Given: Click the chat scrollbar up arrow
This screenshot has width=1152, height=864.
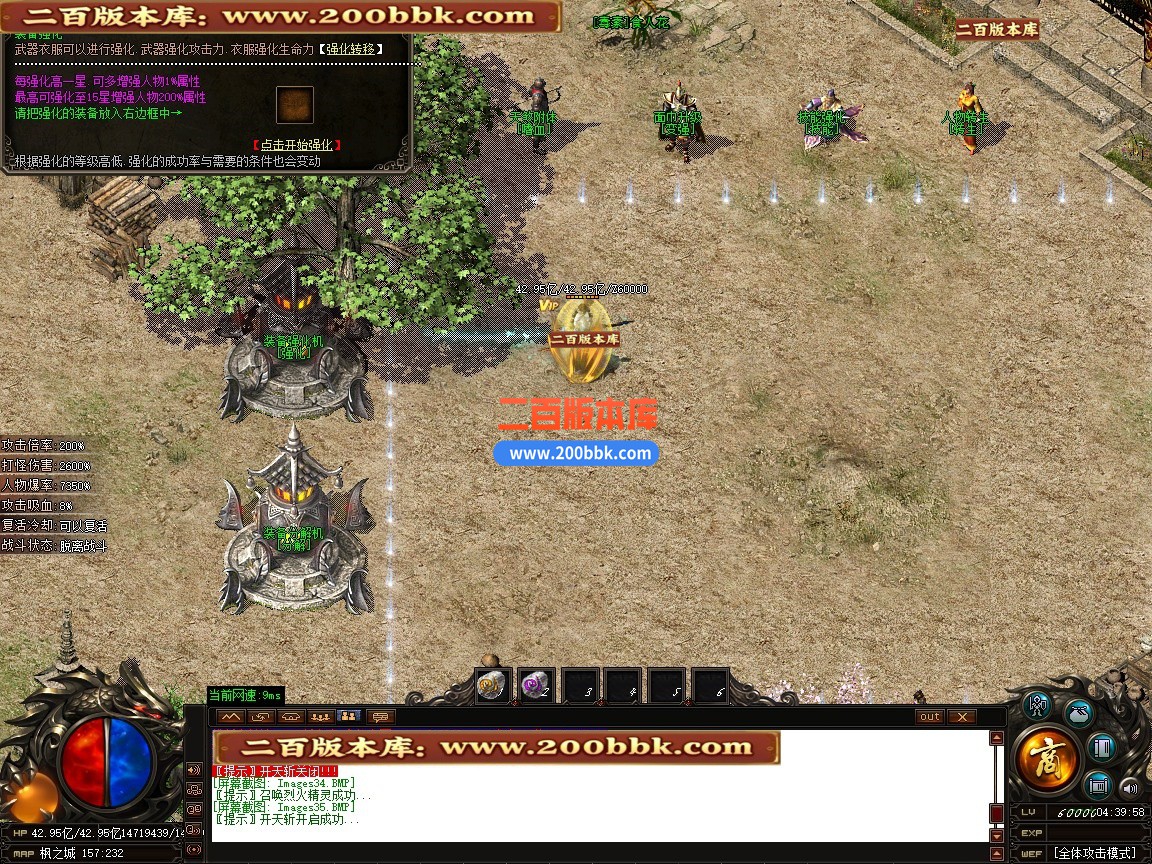Looking at the screenshot, I should click(996, 738).
